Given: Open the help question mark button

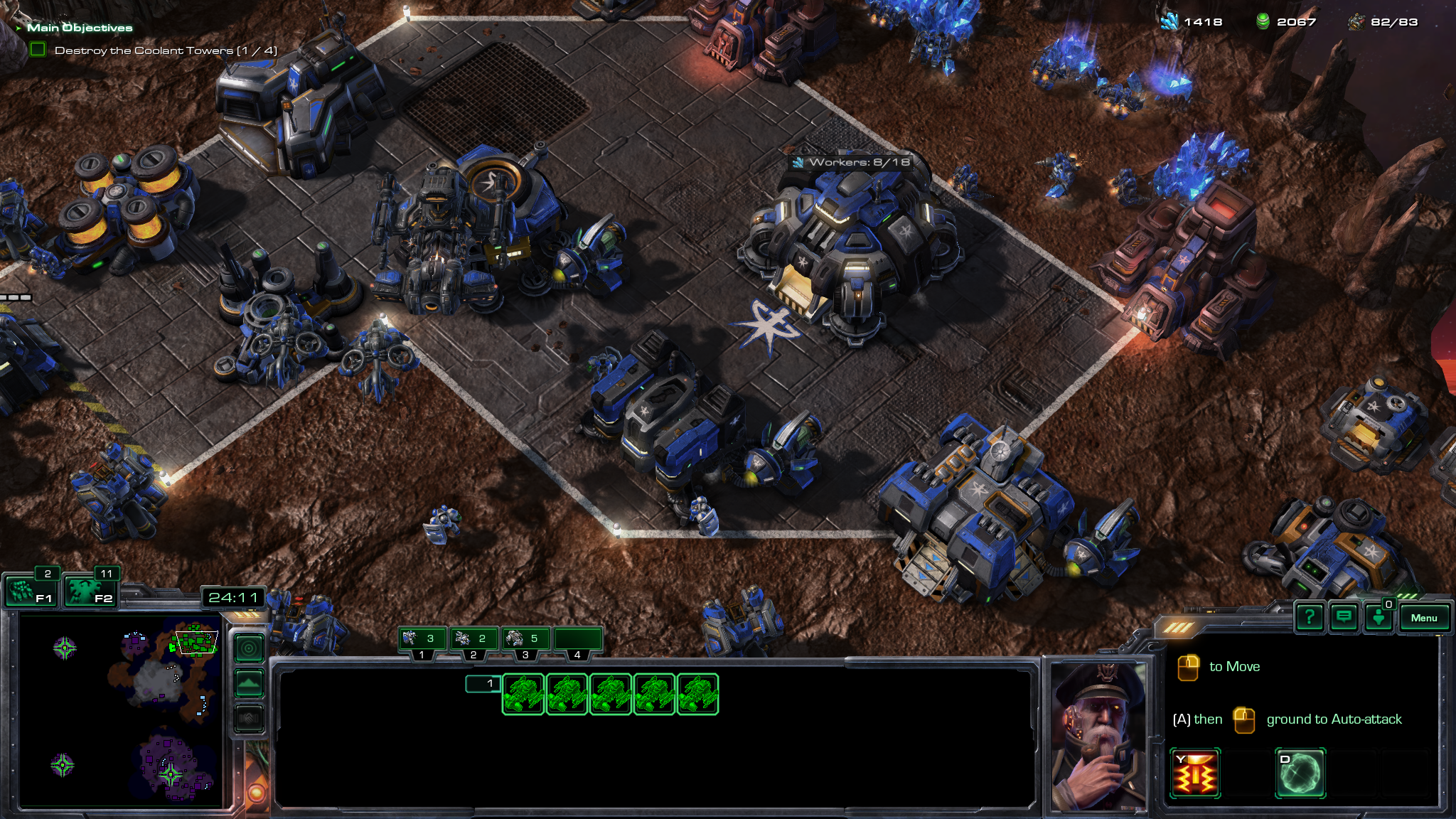Looking at the screenshot, I should coord(1309,617).
